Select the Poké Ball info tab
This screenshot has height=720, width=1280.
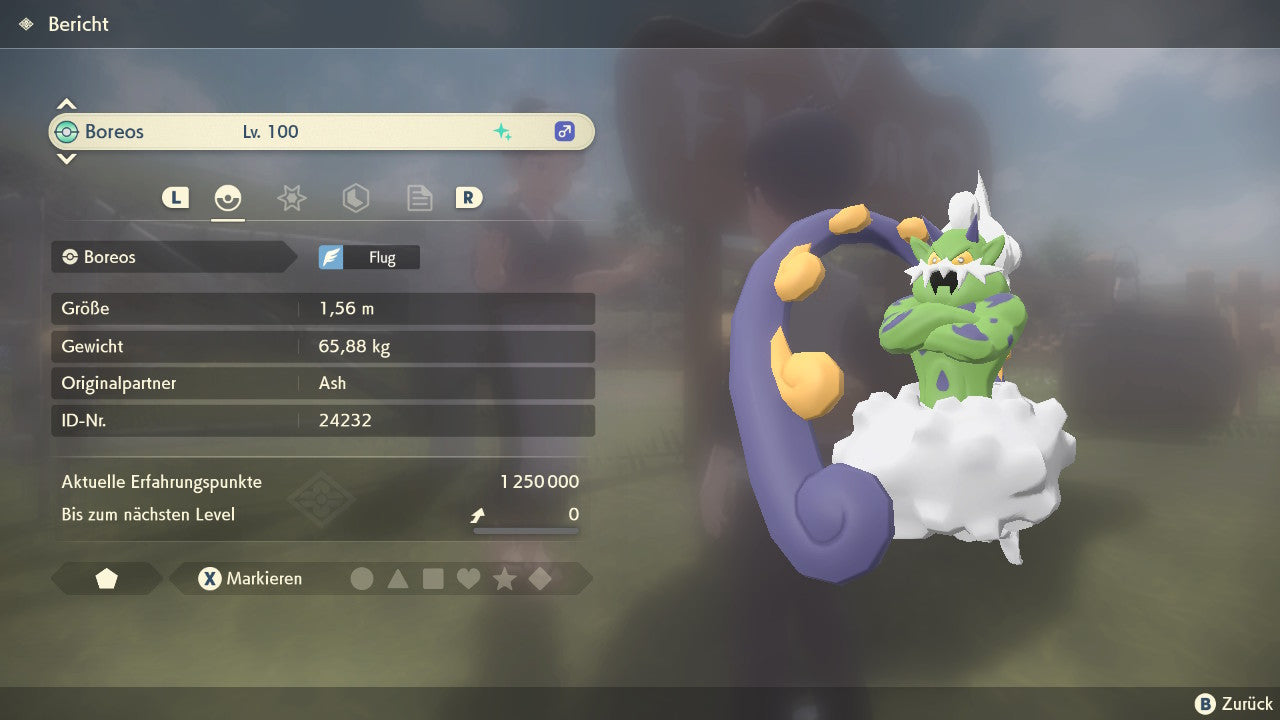pos(228,198)
